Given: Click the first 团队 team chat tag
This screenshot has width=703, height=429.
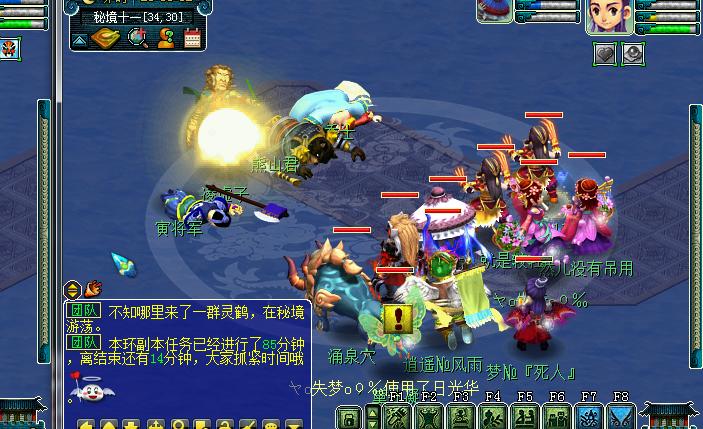Looking at the screenshot, I should click(x=82, y=311).
